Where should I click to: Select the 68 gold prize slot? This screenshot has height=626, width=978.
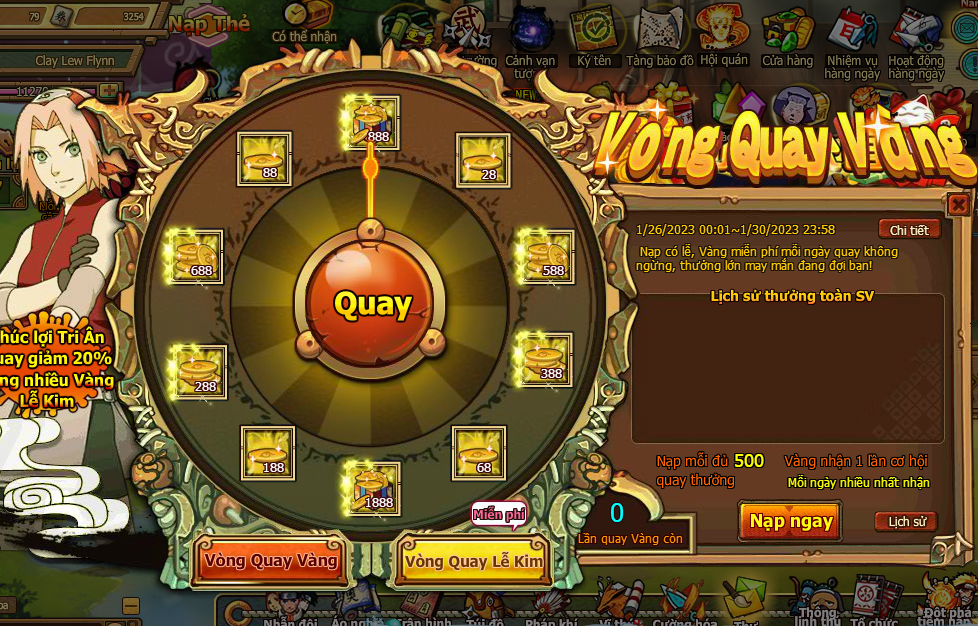pyautogui.click(x=478, y=453)
